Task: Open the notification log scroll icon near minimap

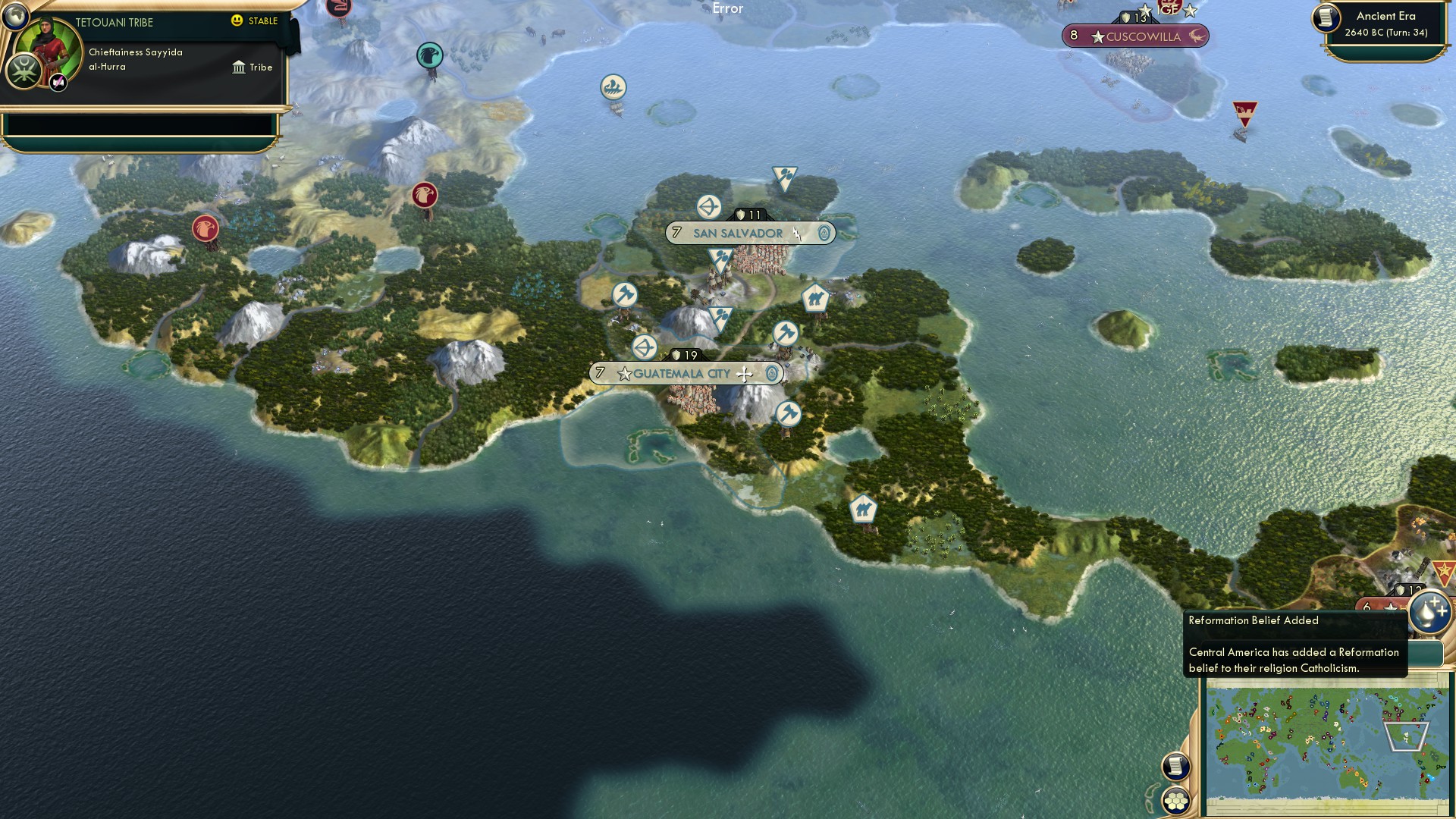Action: [x=1177, y=766]
